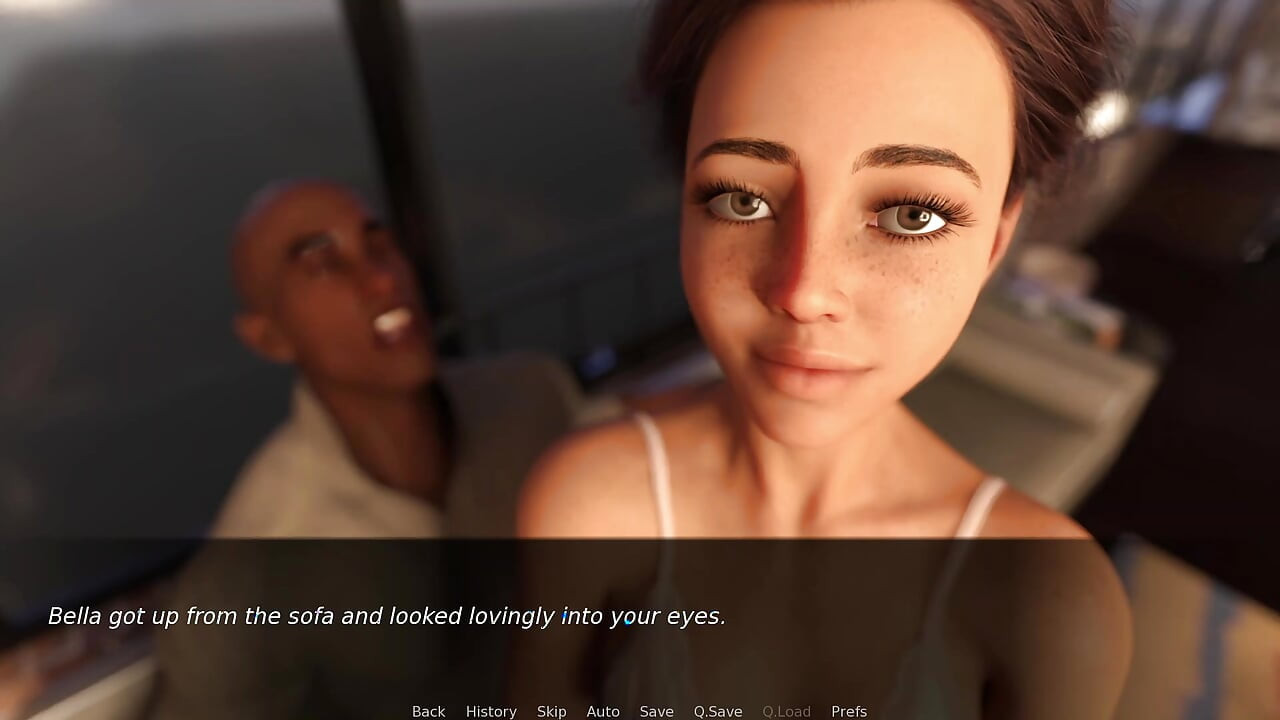This screenshot has width=1280, height=720.
Task: Perform a quick save with Q.Save
Action: tap(717, 711)
